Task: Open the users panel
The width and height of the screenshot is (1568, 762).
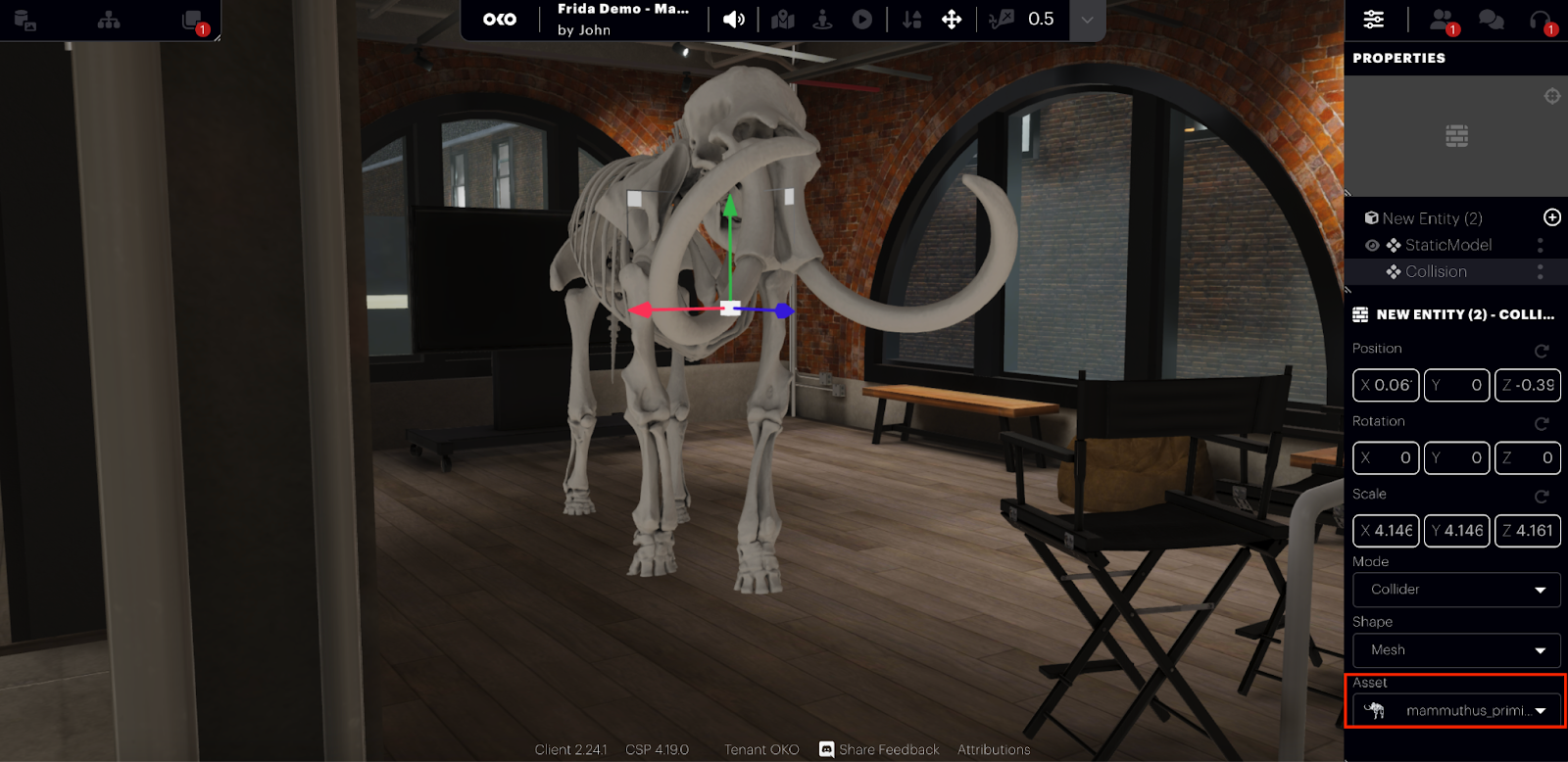Action: tap(1442, 20)
